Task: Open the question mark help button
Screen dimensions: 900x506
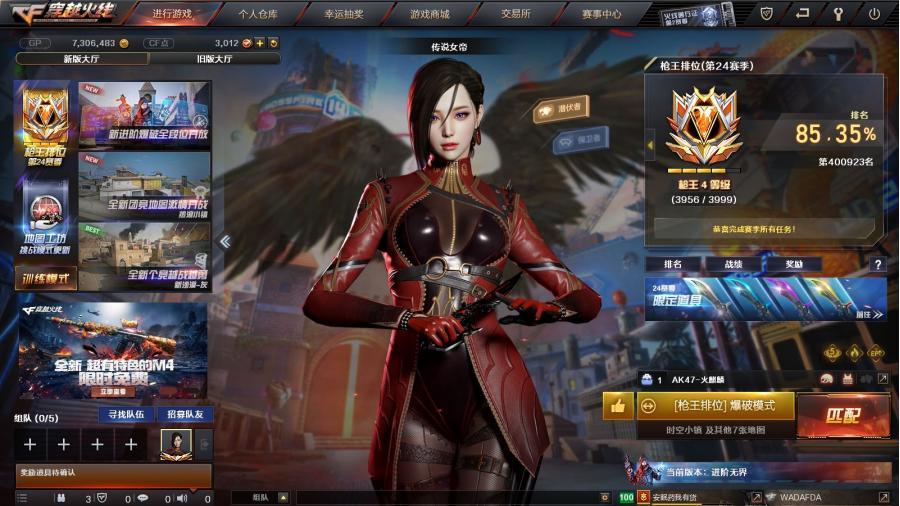Action: coord(878,265)
